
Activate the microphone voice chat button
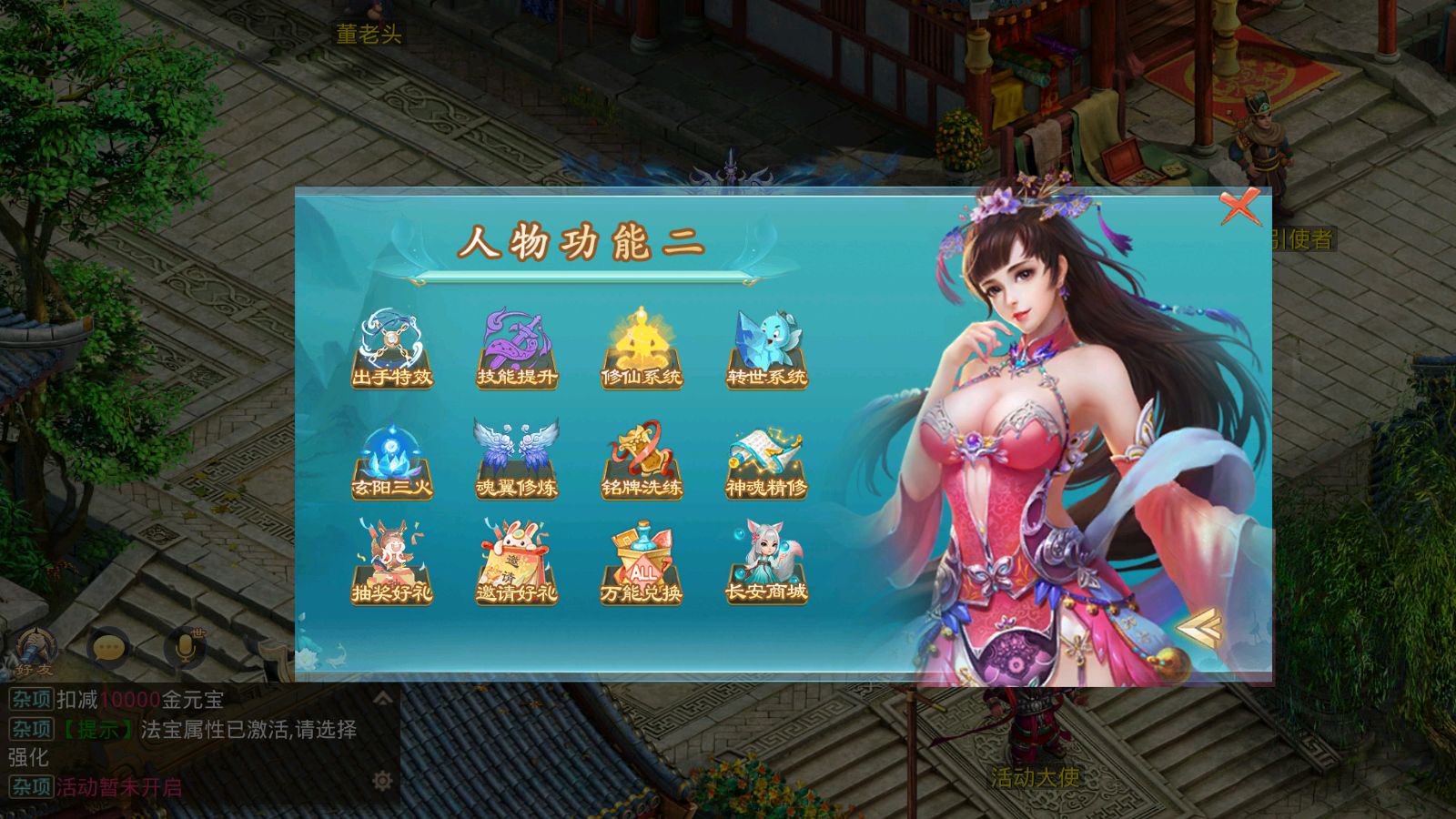point(185,648)
